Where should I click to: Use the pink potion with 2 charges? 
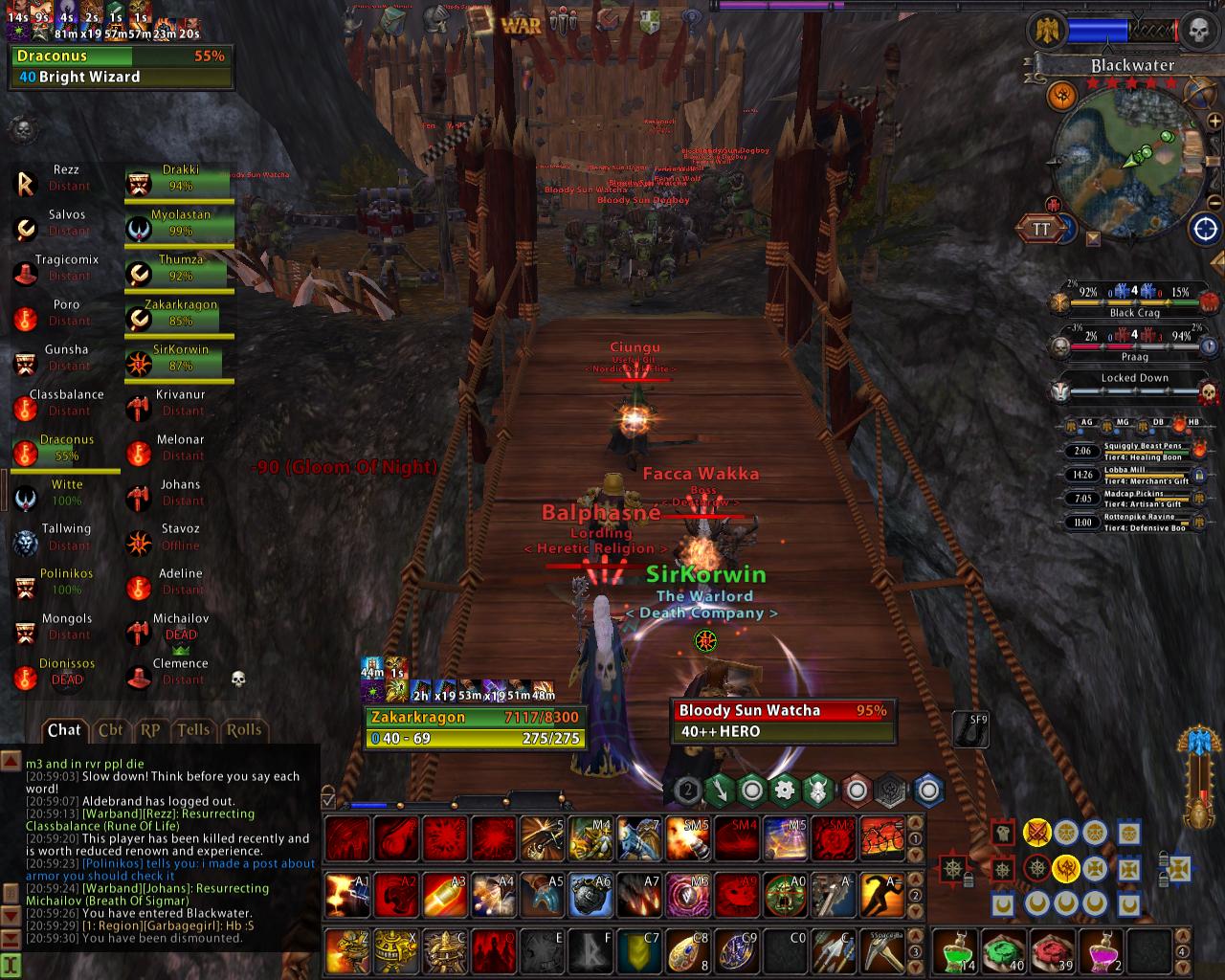point(1102,951)
